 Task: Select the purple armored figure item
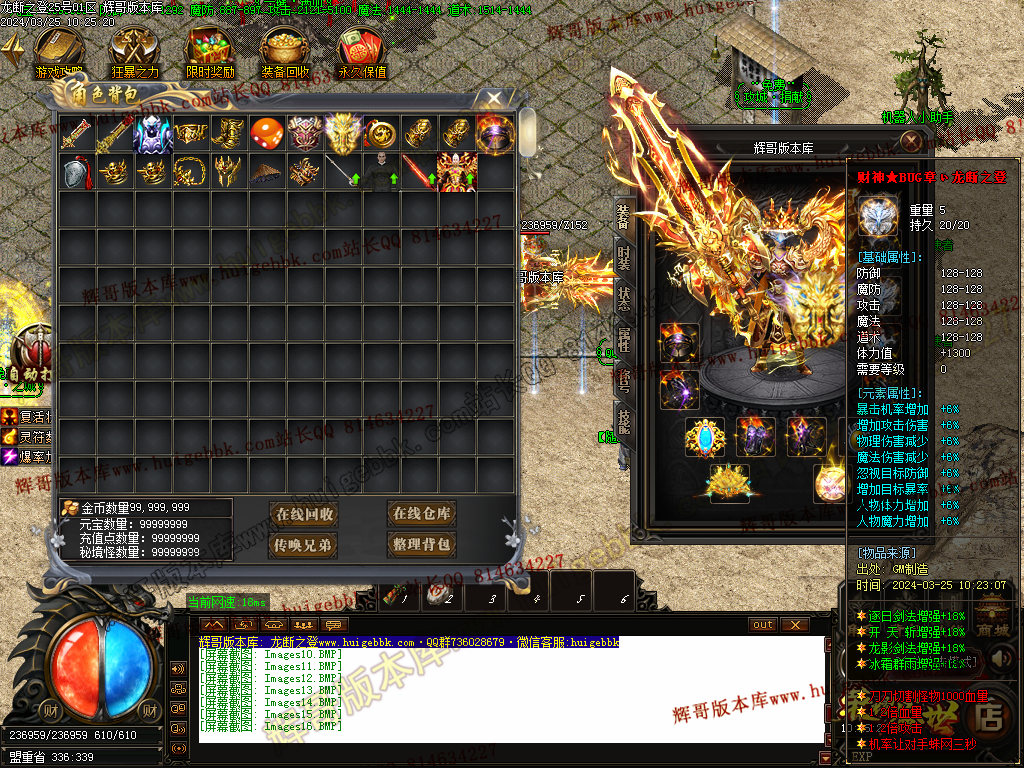tap(153, 134)
